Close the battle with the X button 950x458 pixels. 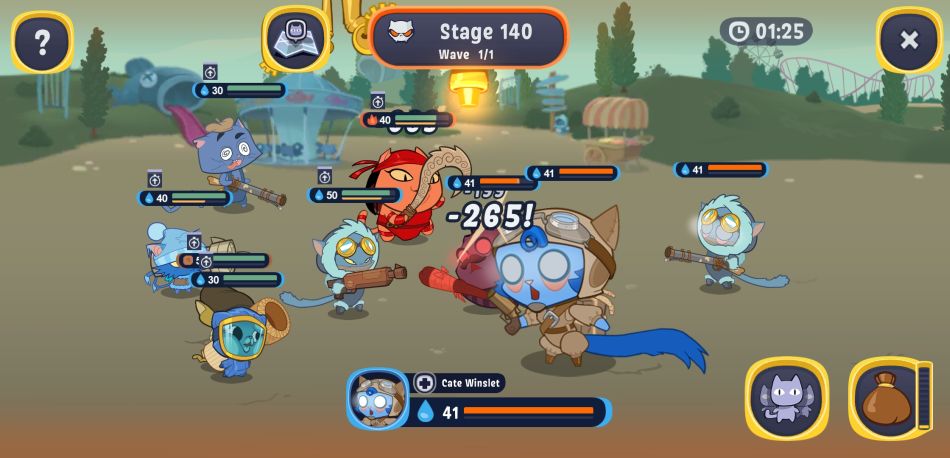click(908, 40)
